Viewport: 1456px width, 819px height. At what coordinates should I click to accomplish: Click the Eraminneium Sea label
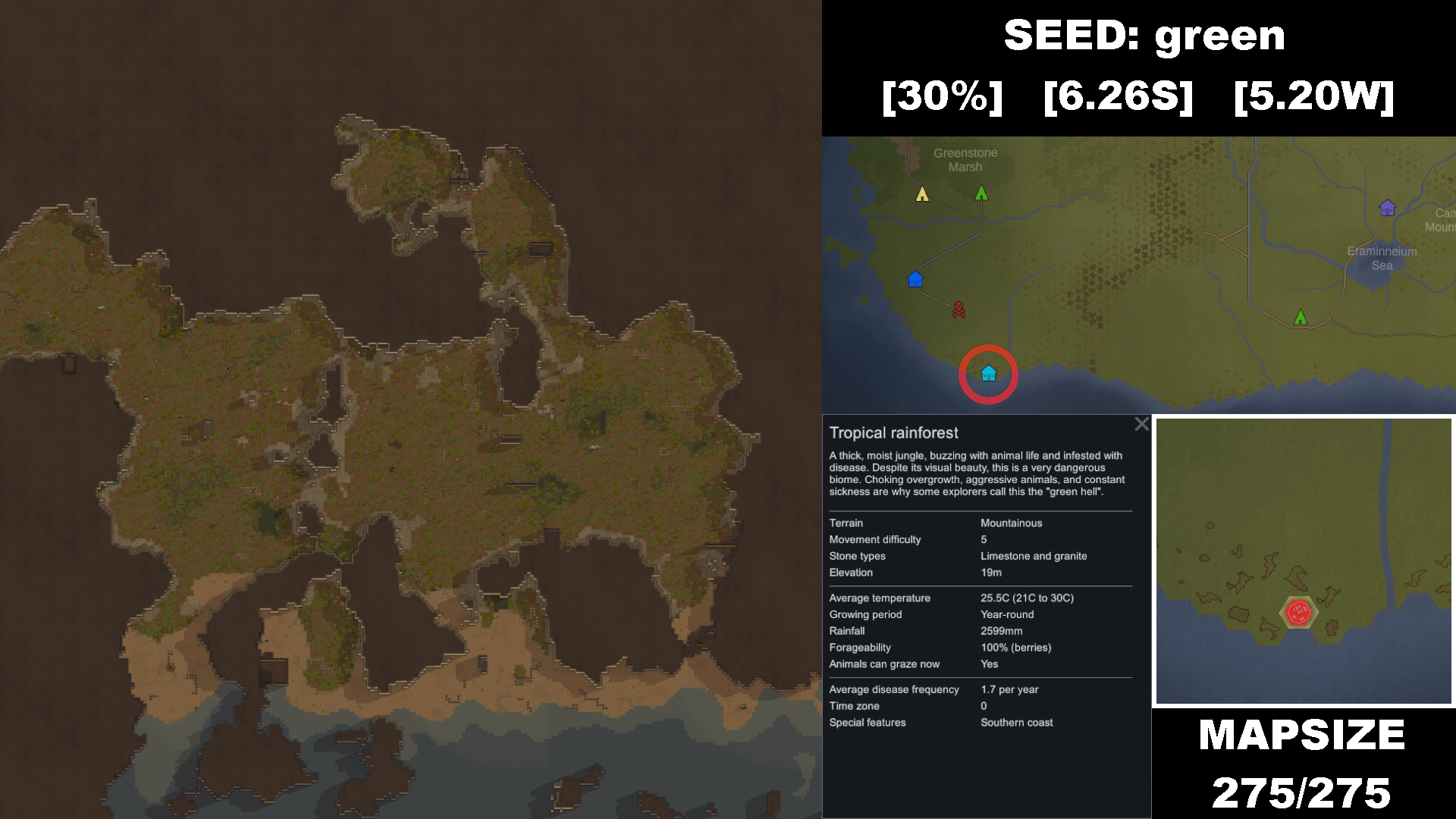1382,259
